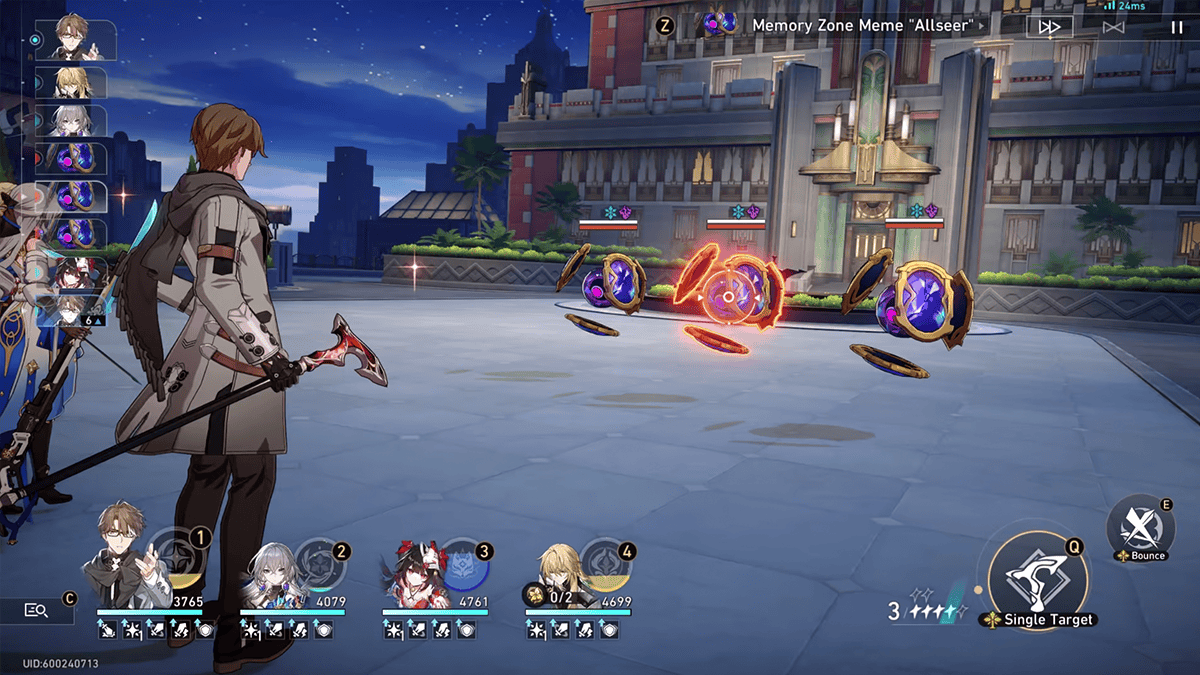1200x675 pixels.
Task: Pause the battle
Action: pyautogui.click(x=1176, y=27)
